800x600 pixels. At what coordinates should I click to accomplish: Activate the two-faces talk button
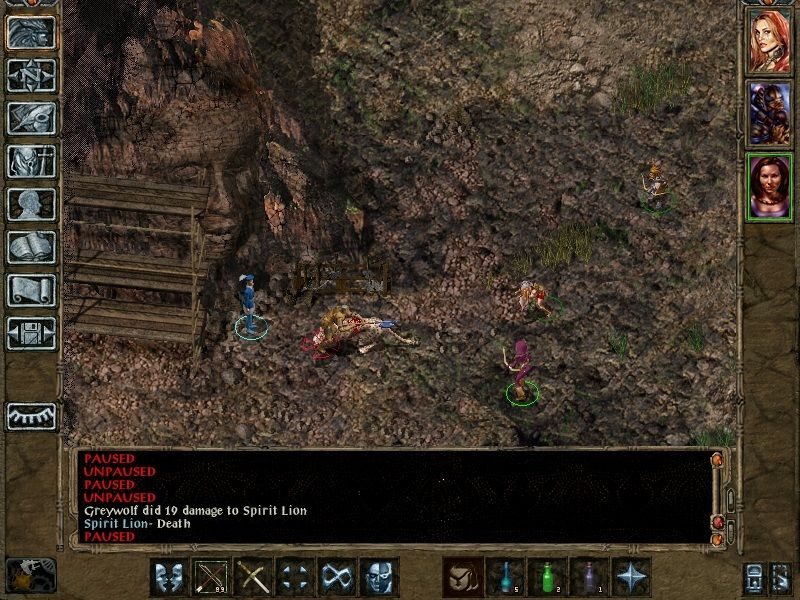(168, 577)
